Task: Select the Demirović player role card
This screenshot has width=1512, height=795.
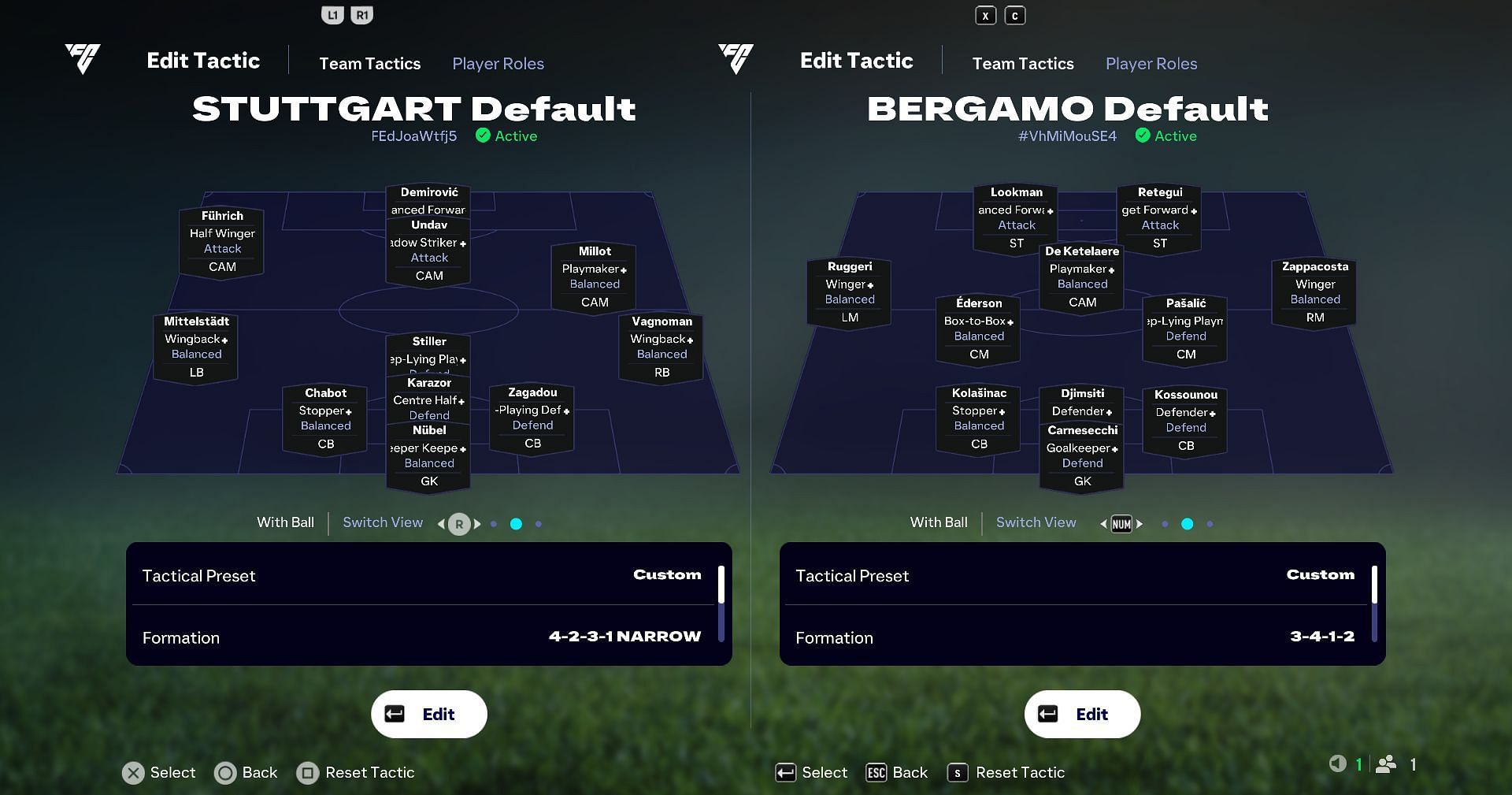Action: point(428,200)
